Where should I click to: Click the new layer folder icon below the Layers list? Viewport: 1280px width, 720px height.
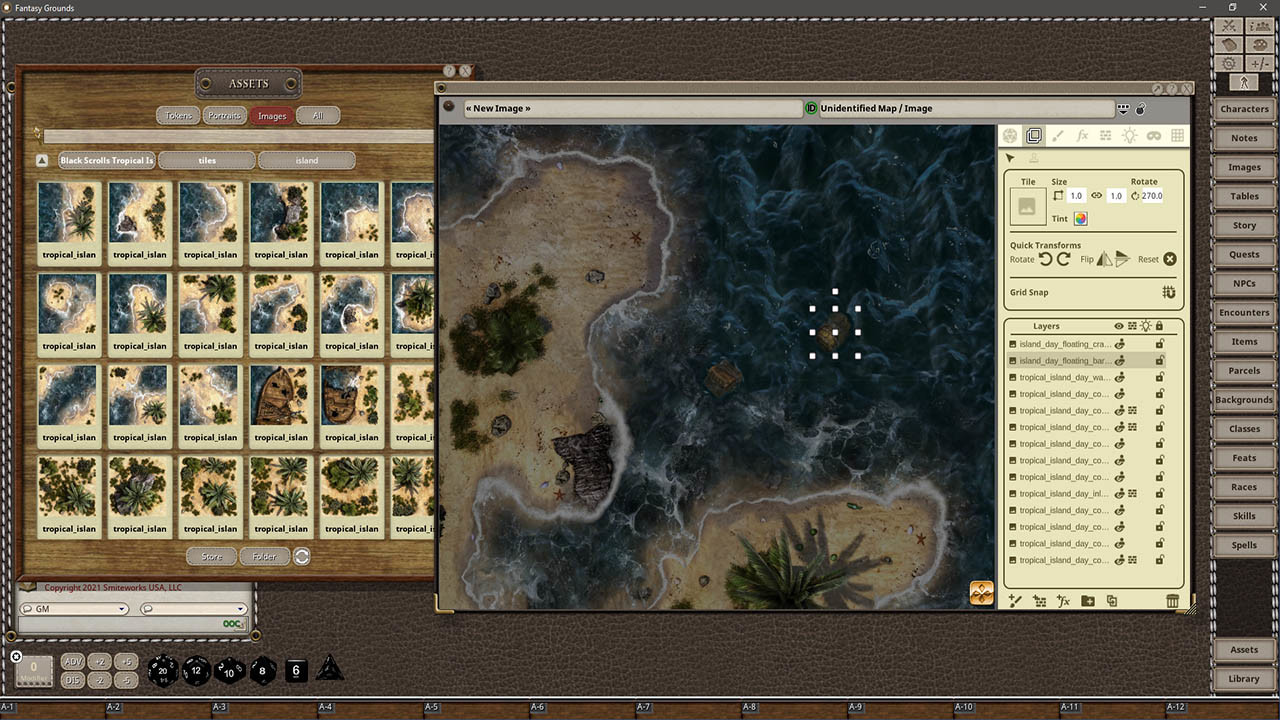pyautogui.click(x=1089, y=601)
